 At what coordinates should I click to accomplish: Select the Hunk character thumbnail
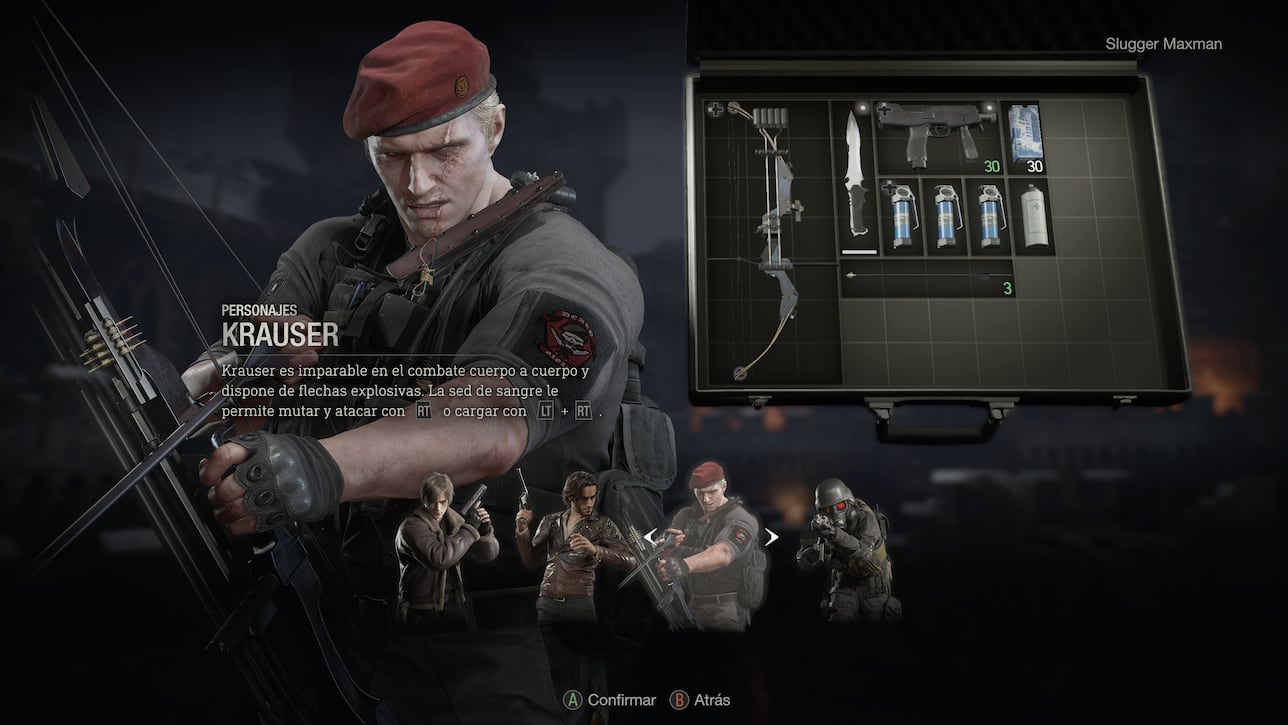(x=845, y=545)
